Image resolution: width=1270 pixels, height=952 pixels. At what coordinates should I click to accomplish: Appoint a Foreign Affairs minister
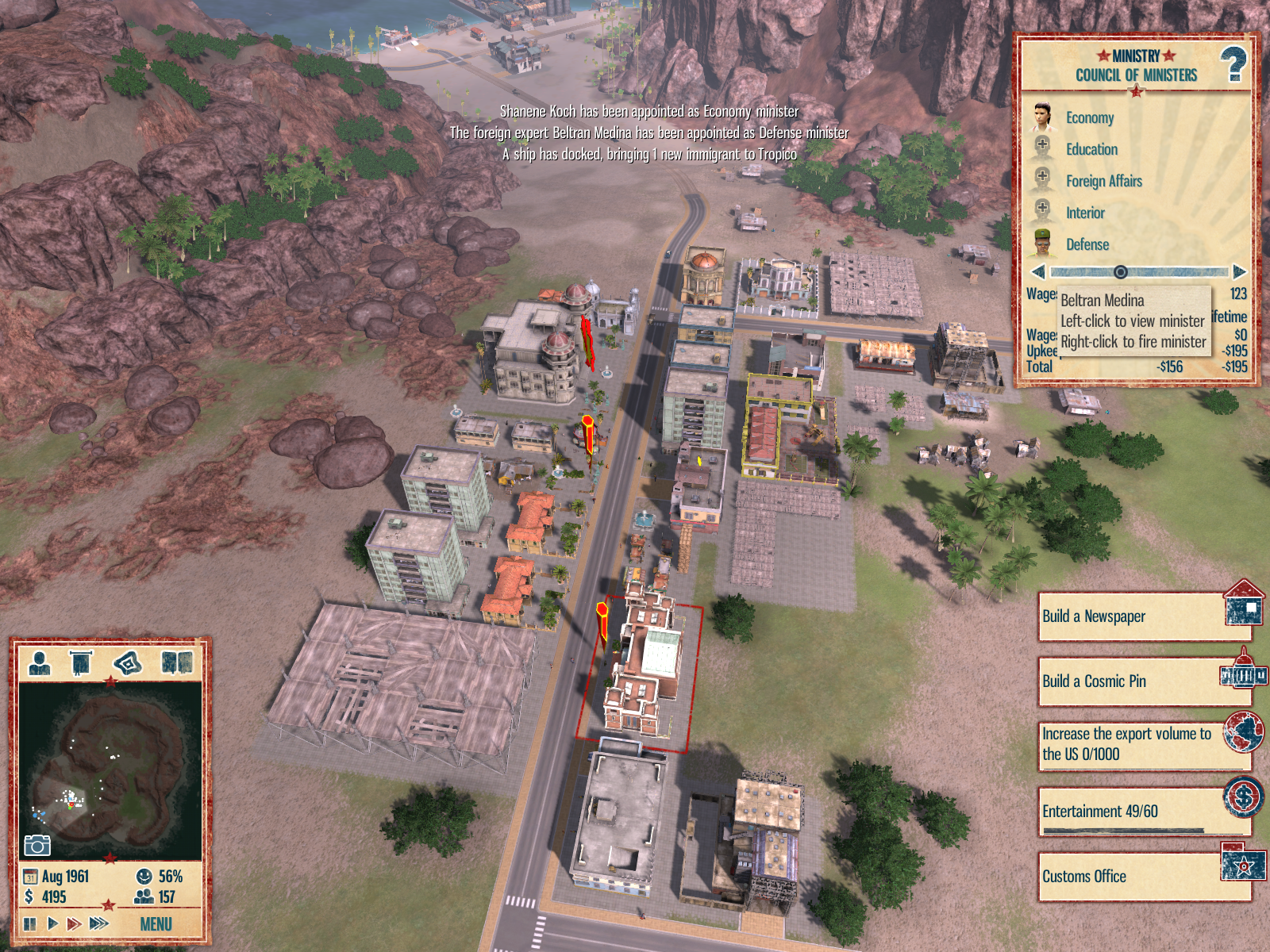pyautogui.click(x=1043, y=180)
